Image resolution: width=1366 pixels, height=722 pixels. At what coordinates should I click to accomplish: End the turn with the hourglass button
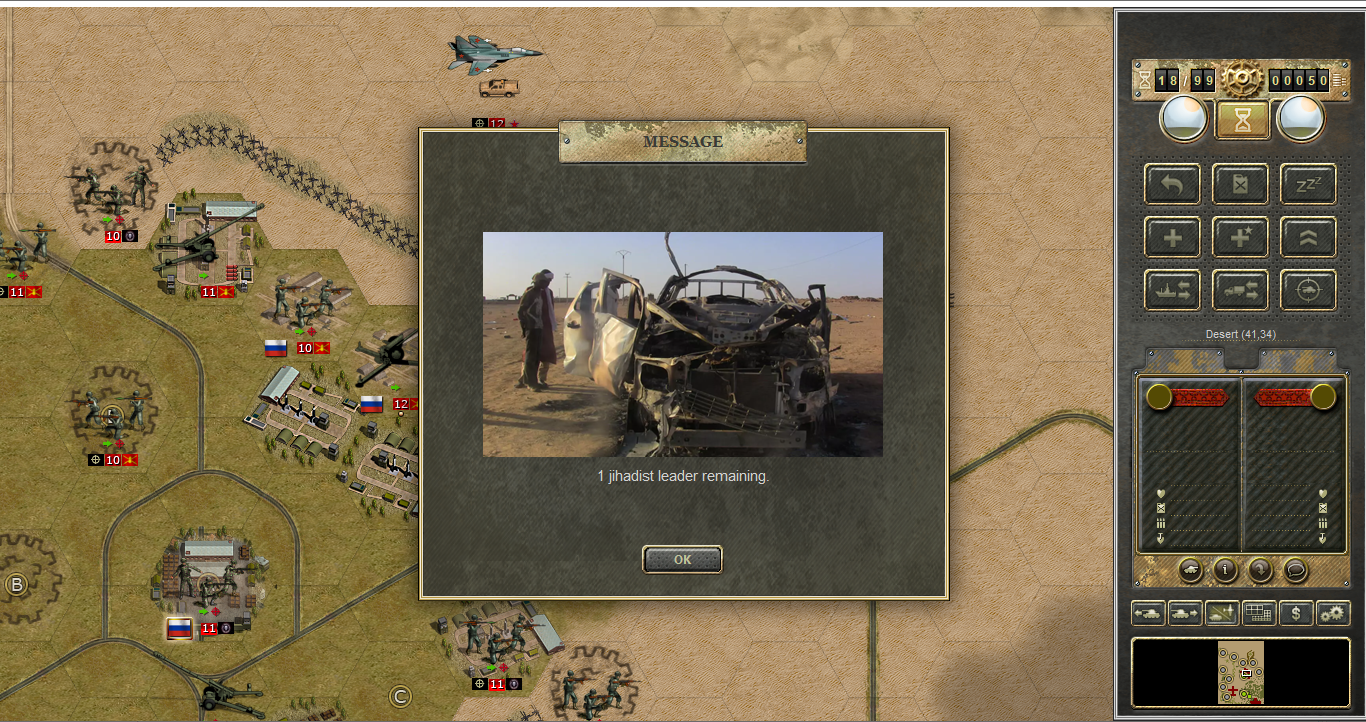click(x=1242, y=120)
